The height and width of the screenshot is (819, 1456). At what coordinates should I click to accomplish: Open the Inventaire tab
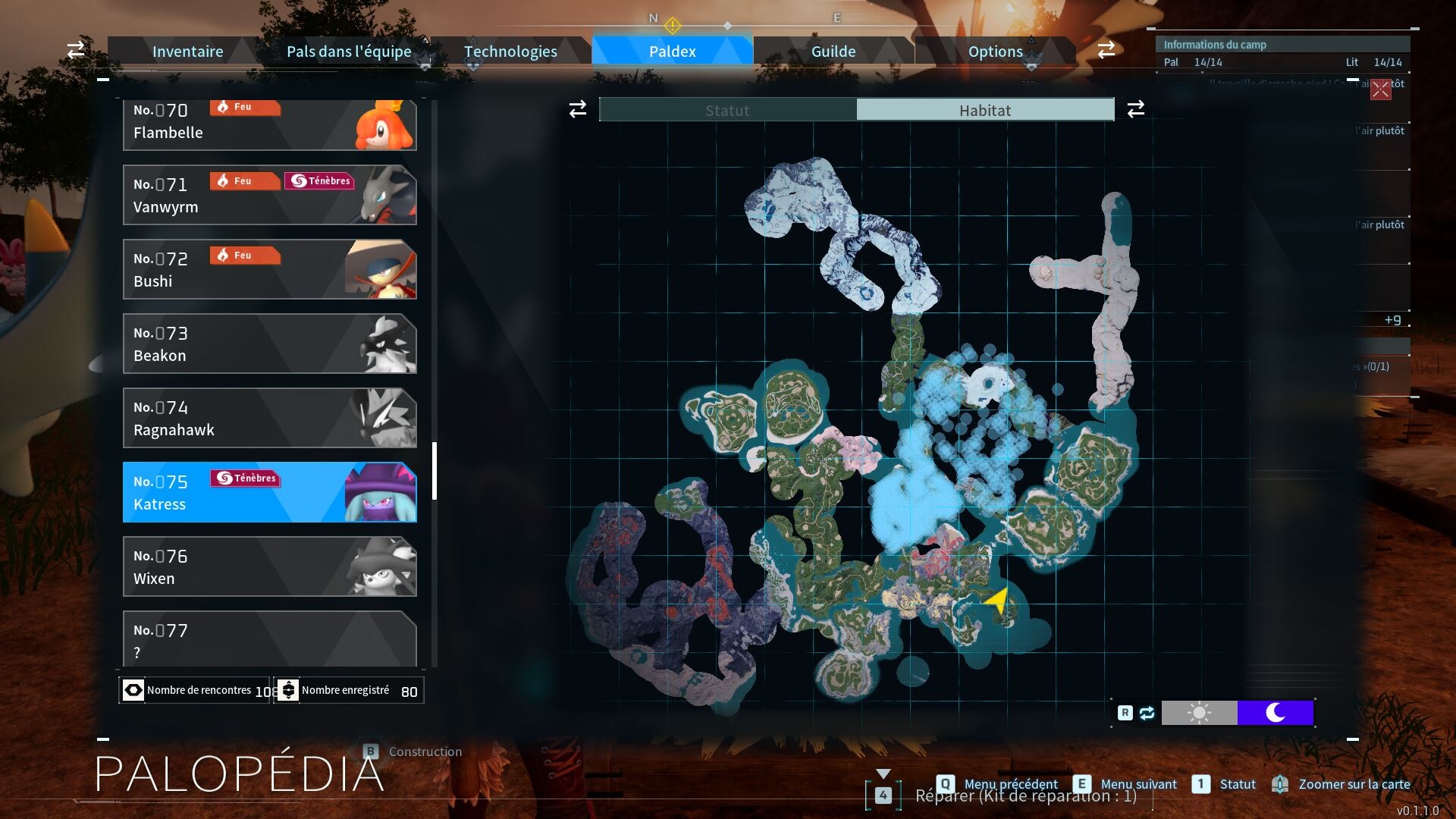(187, 52)
